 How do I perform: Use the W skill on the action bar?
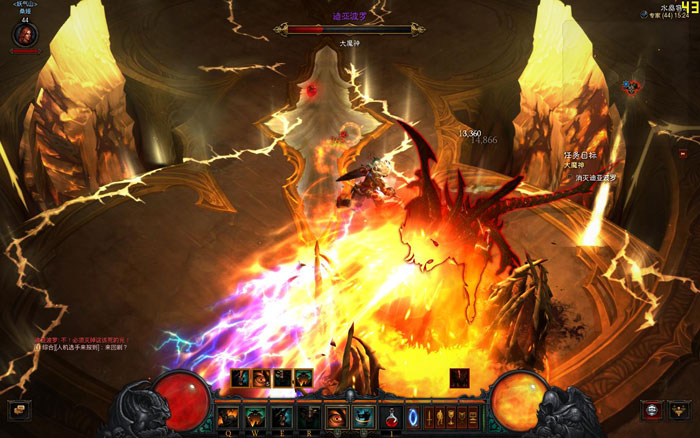tap(256, 416)
